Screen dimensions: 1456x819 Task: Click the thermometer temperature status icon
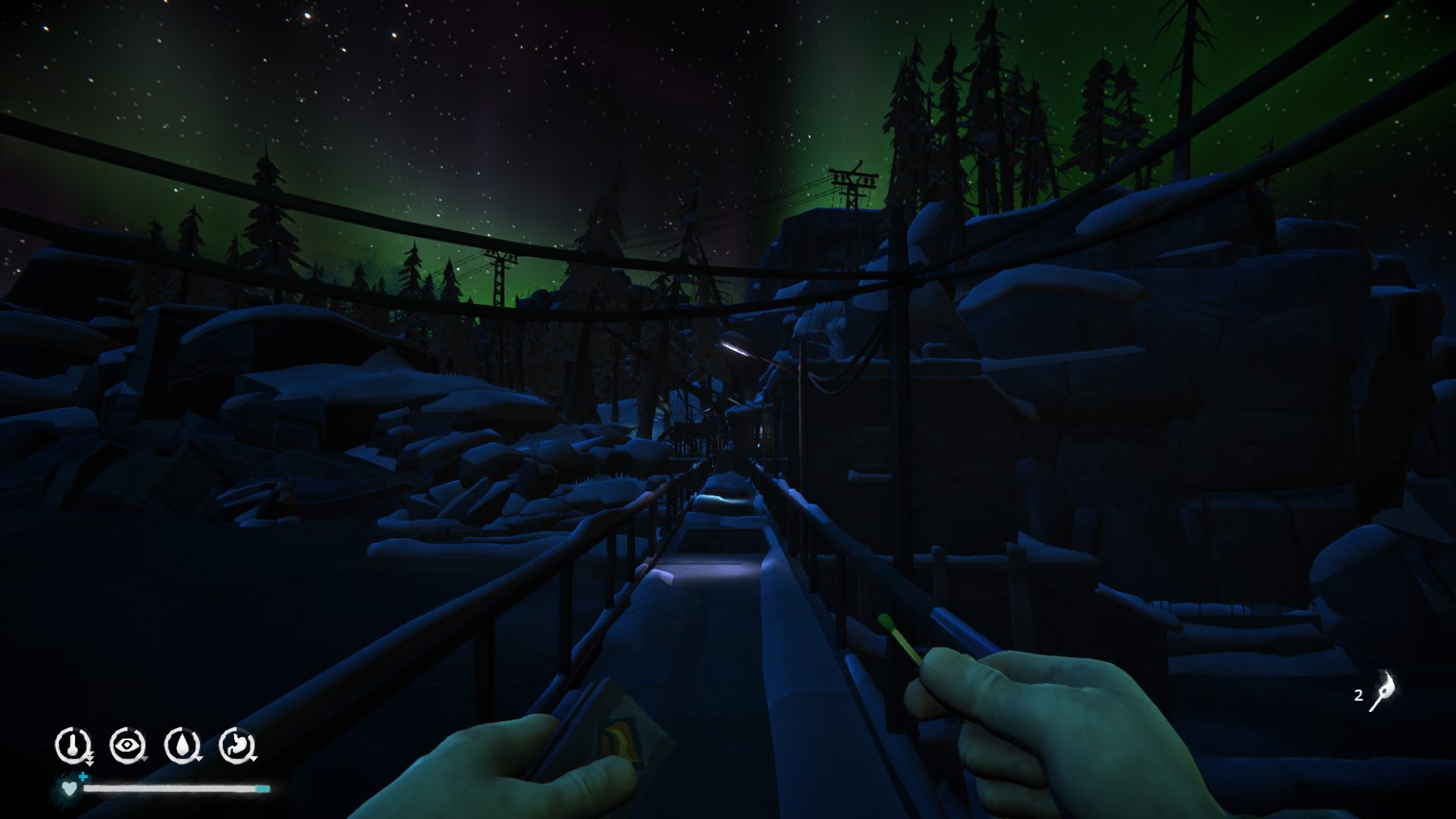coord(72,745)
